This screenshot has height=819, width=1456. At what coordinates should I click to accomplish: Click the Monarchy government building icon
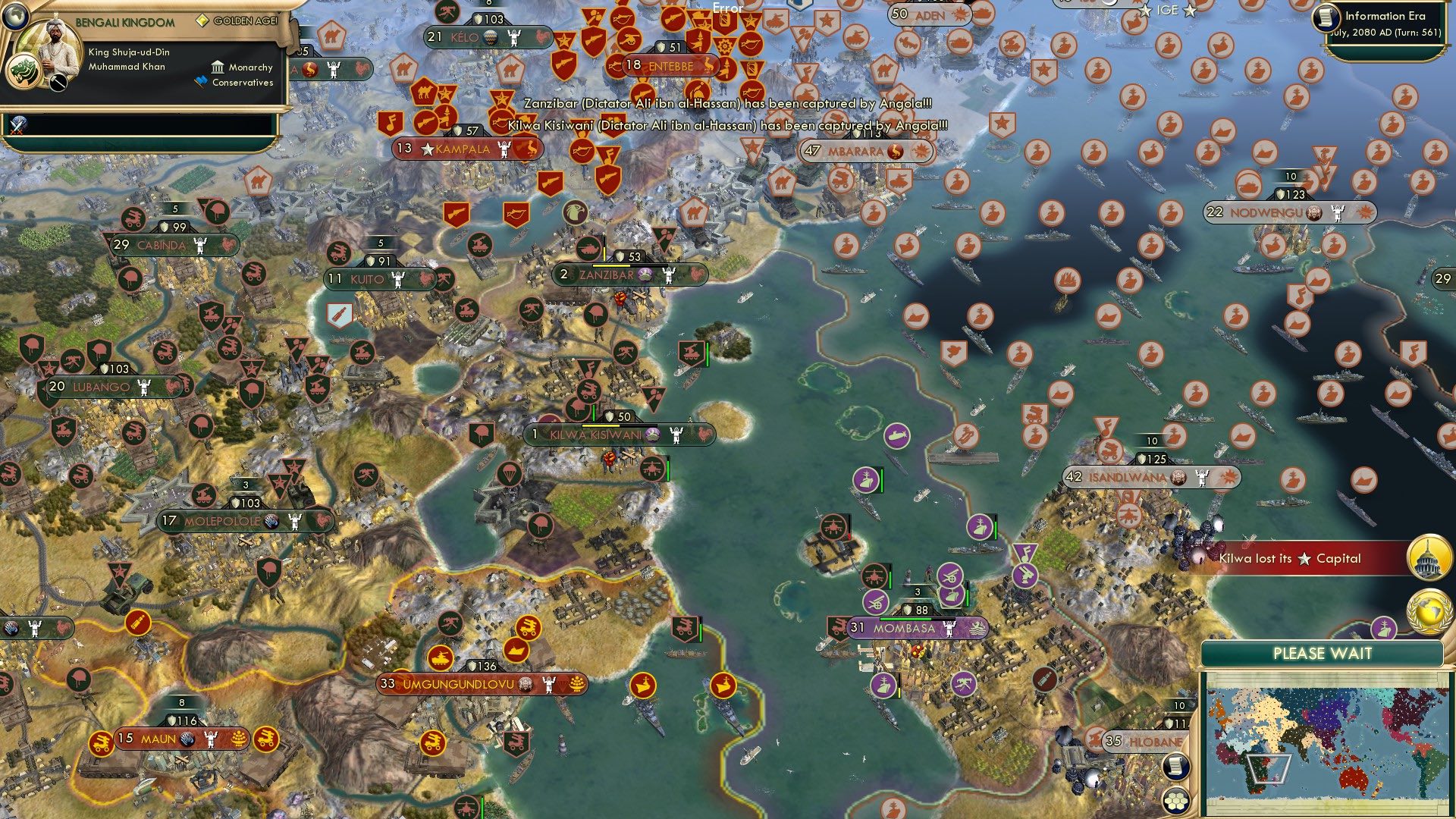(x=218, y=67)
